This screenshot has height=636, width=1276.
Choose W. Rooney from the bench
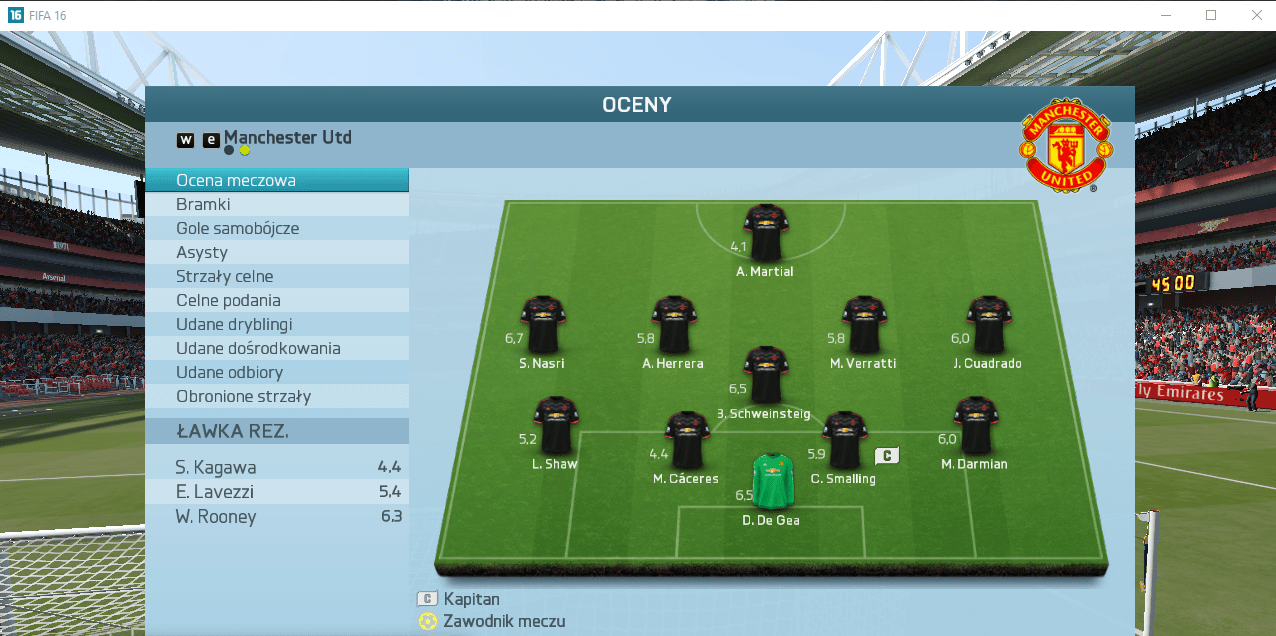click(277, 517)
